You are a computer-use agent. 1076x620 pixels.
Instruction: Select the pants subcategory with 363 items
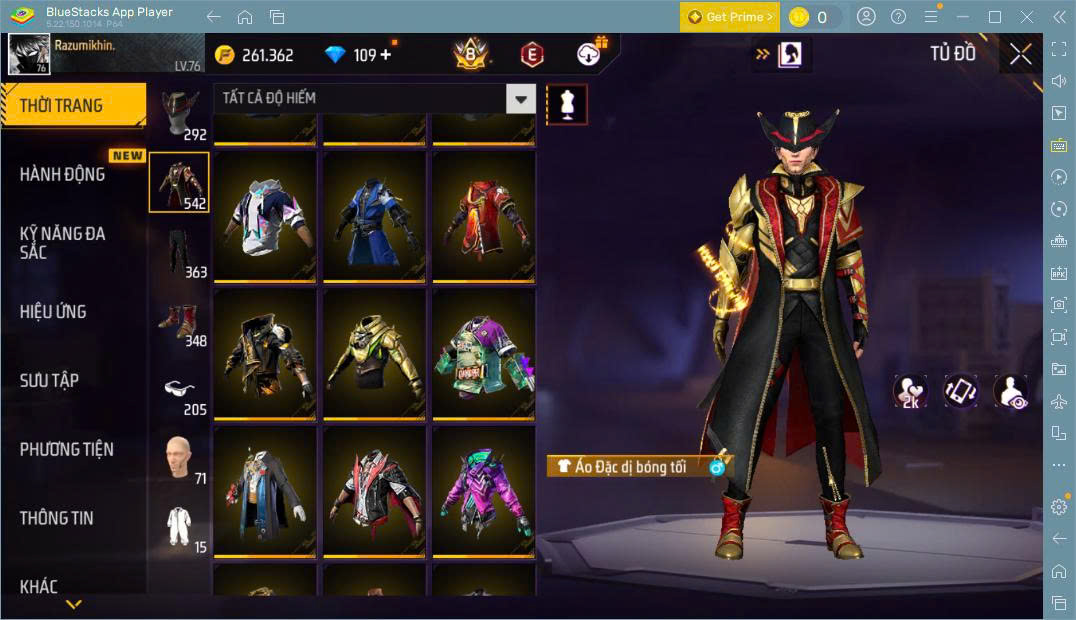180,252
